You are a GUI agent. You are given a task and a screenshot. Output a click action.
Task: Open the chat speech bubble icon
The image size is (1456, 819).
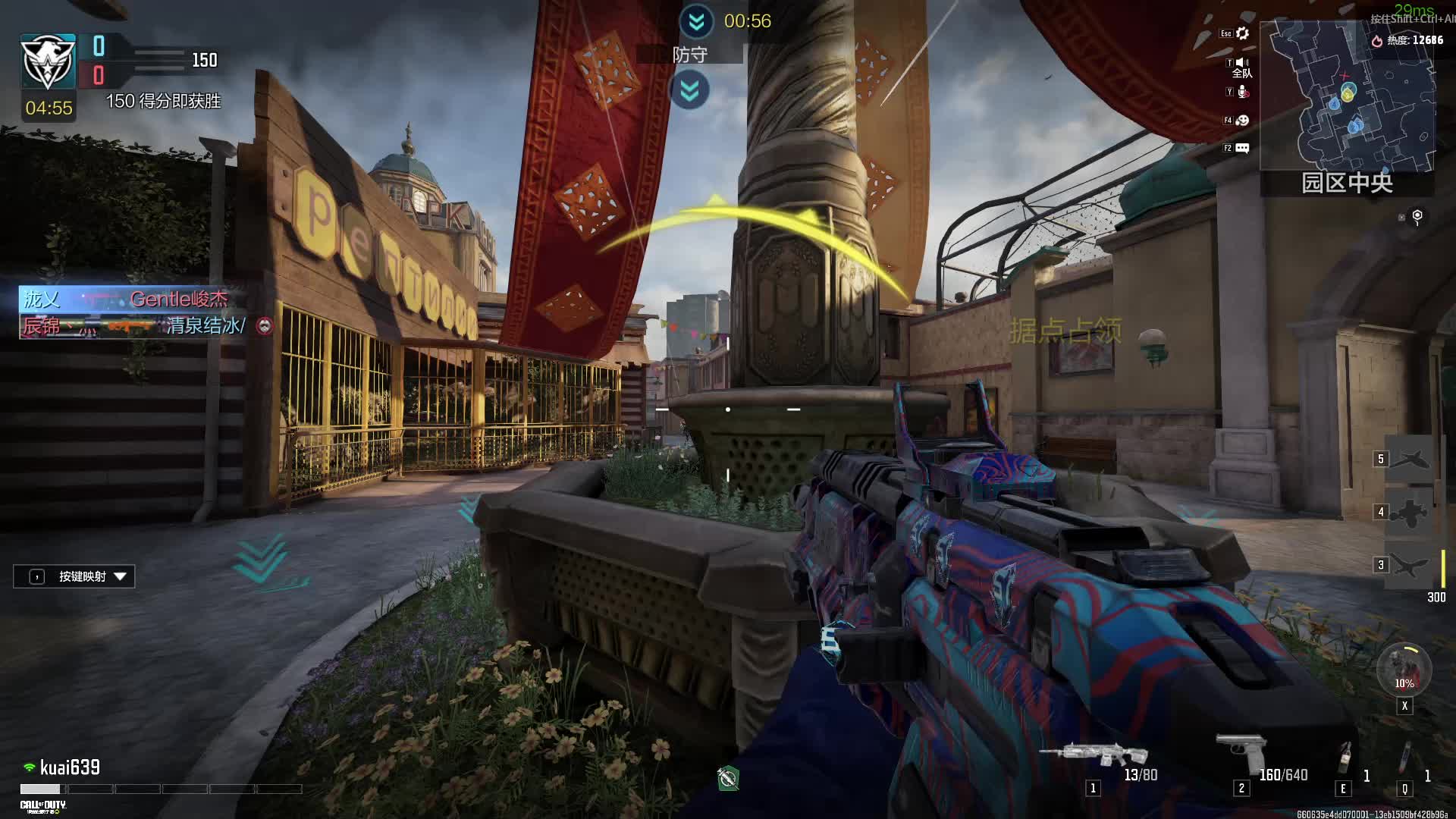point(1242,148)
